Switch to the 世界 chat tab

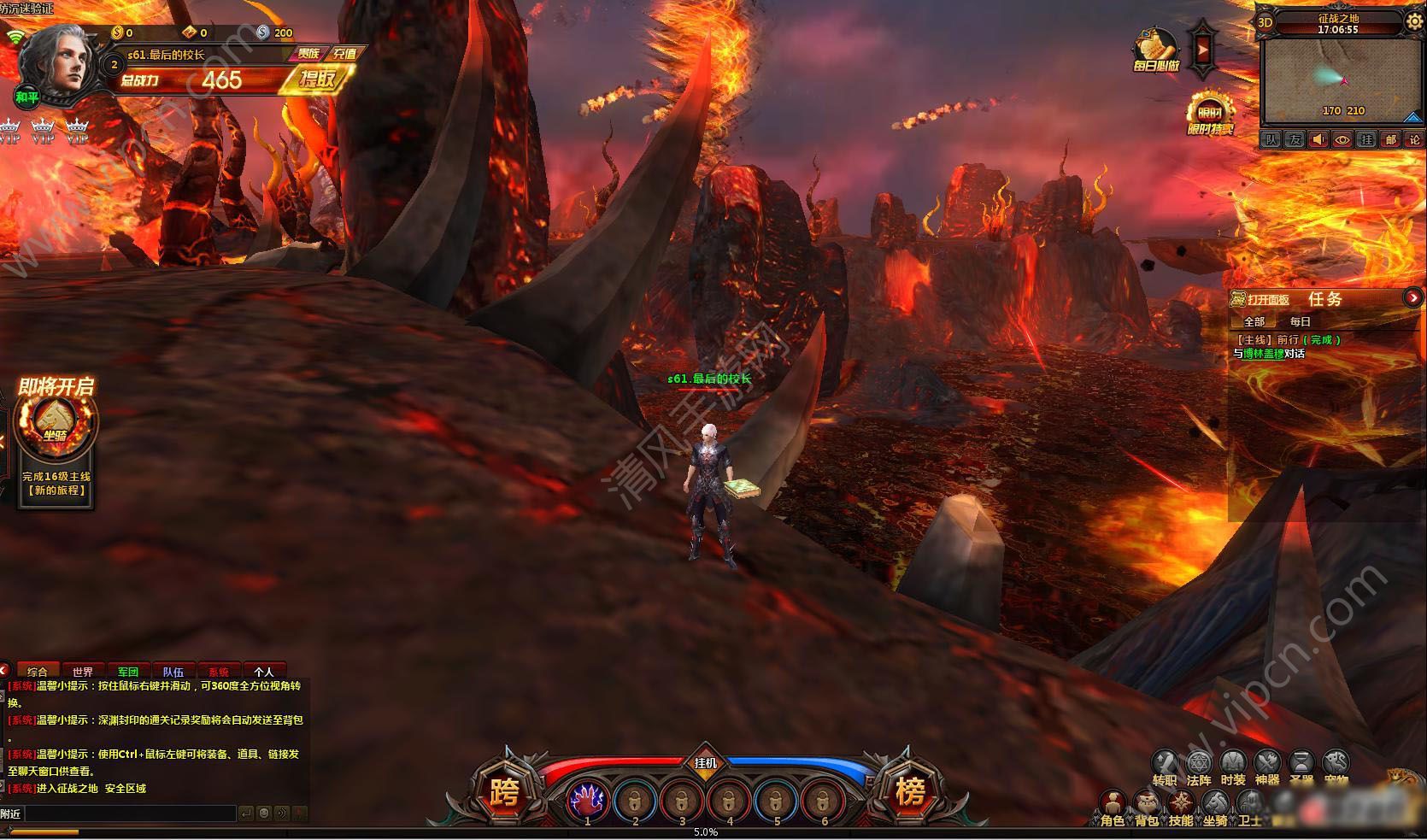pos(83,672)
